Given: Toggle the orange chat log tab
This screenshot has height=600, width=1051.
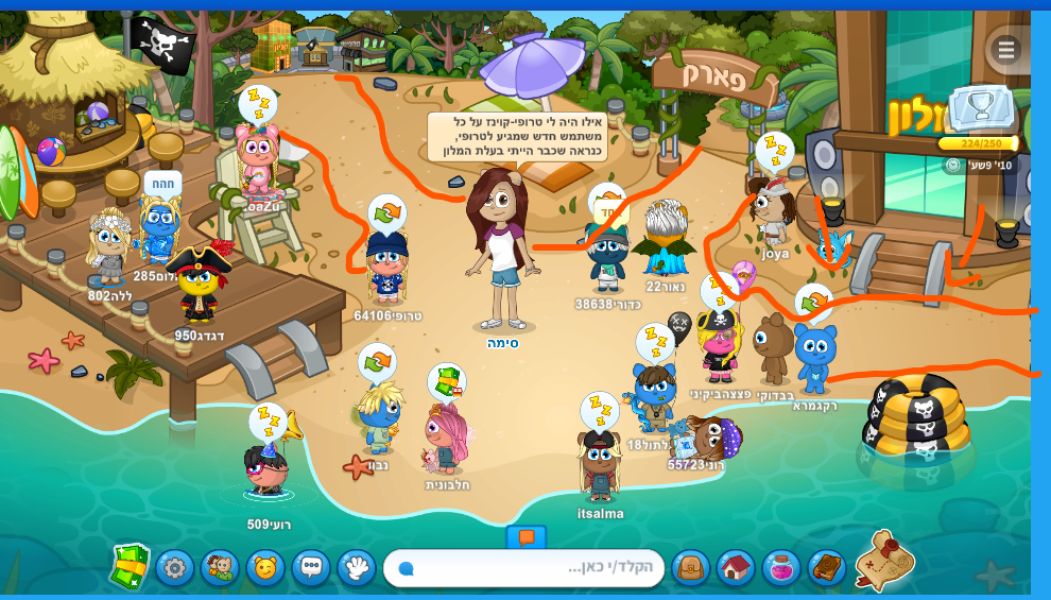Looking at the screenshot, I should 526,537.
